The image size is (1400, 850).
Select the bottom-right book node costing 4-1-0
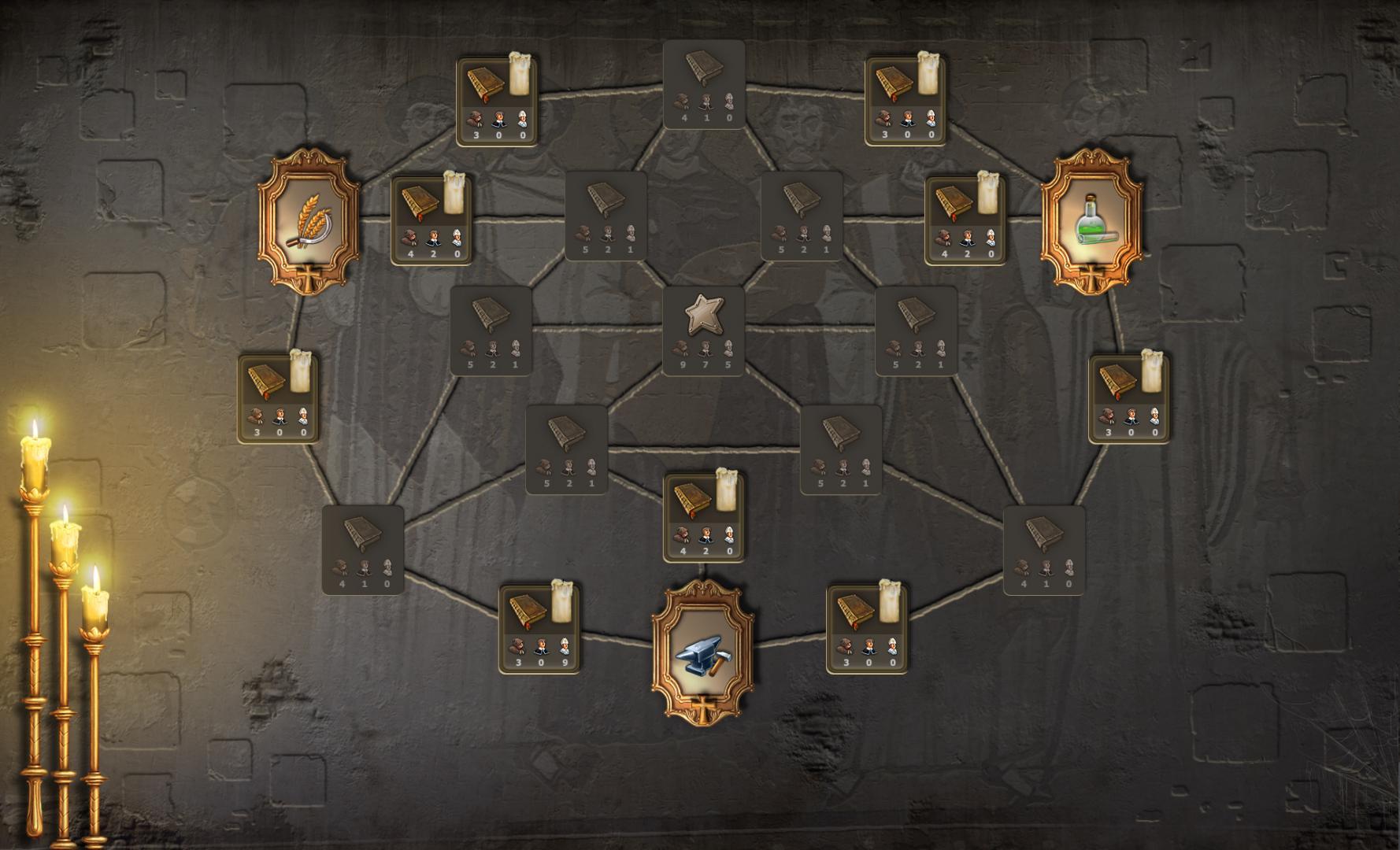(x=1045, y=551)
